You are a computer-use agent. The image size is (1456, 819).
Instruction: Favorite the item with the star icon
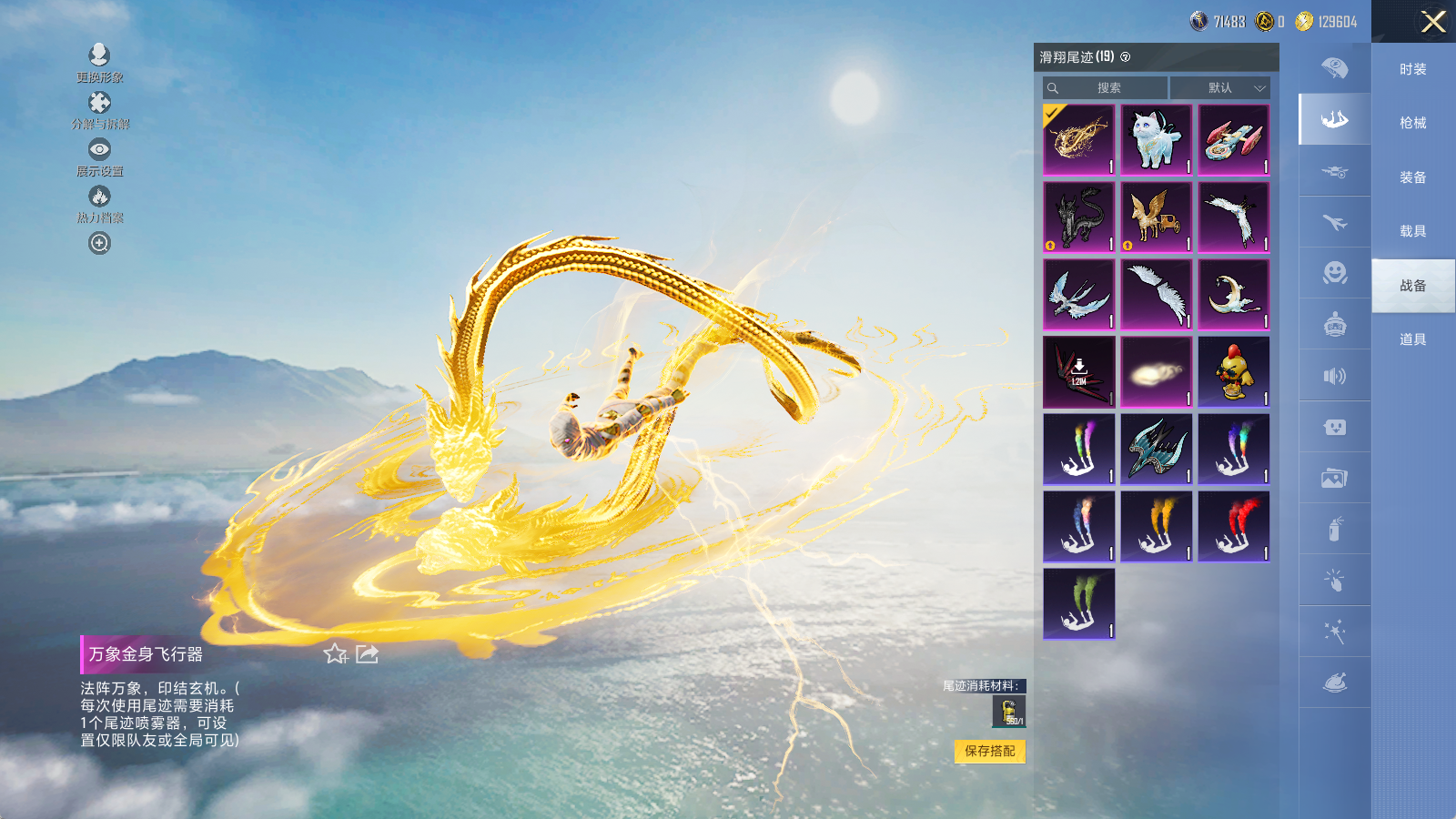tap(335, 653)
